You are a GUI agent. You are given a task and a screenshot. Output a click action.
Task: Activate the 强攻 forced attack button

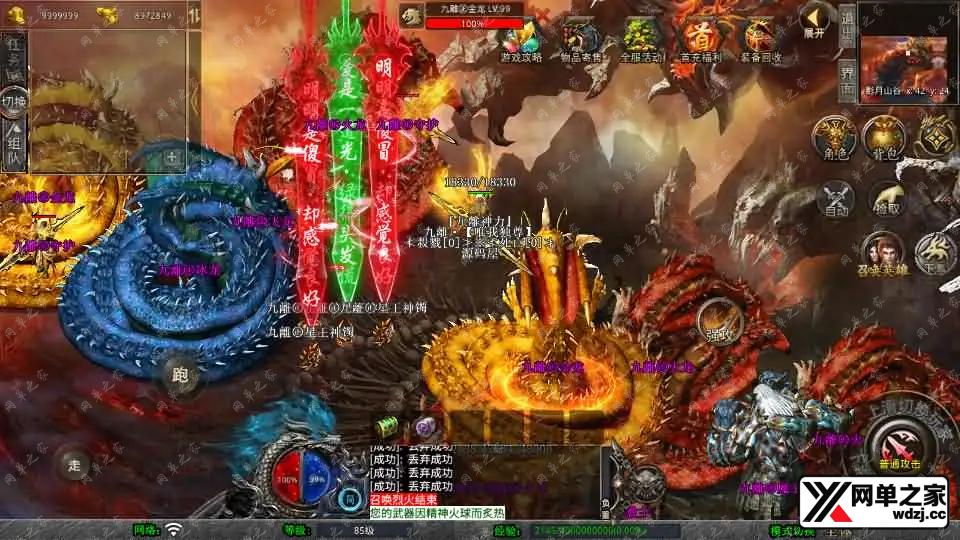pyautogui.click(x=718, y=318)
